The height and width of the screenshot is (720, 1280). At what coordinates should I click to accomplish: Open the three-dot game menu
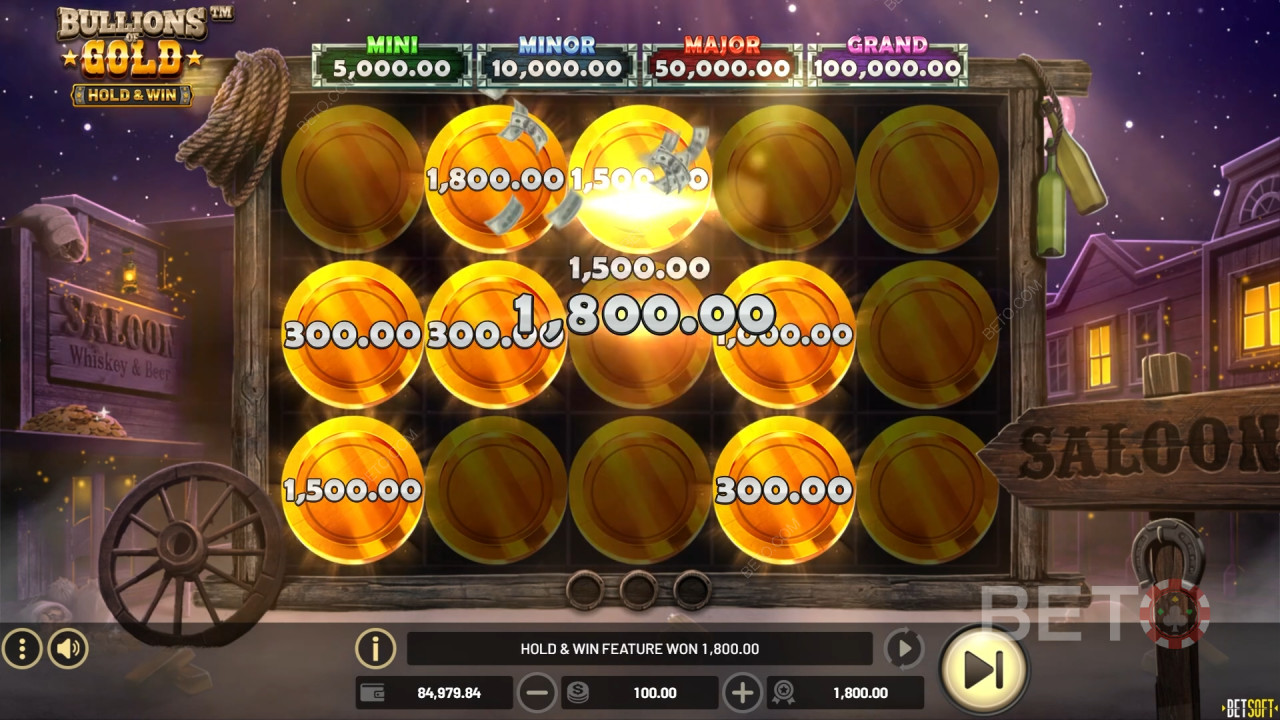(22, 648)
